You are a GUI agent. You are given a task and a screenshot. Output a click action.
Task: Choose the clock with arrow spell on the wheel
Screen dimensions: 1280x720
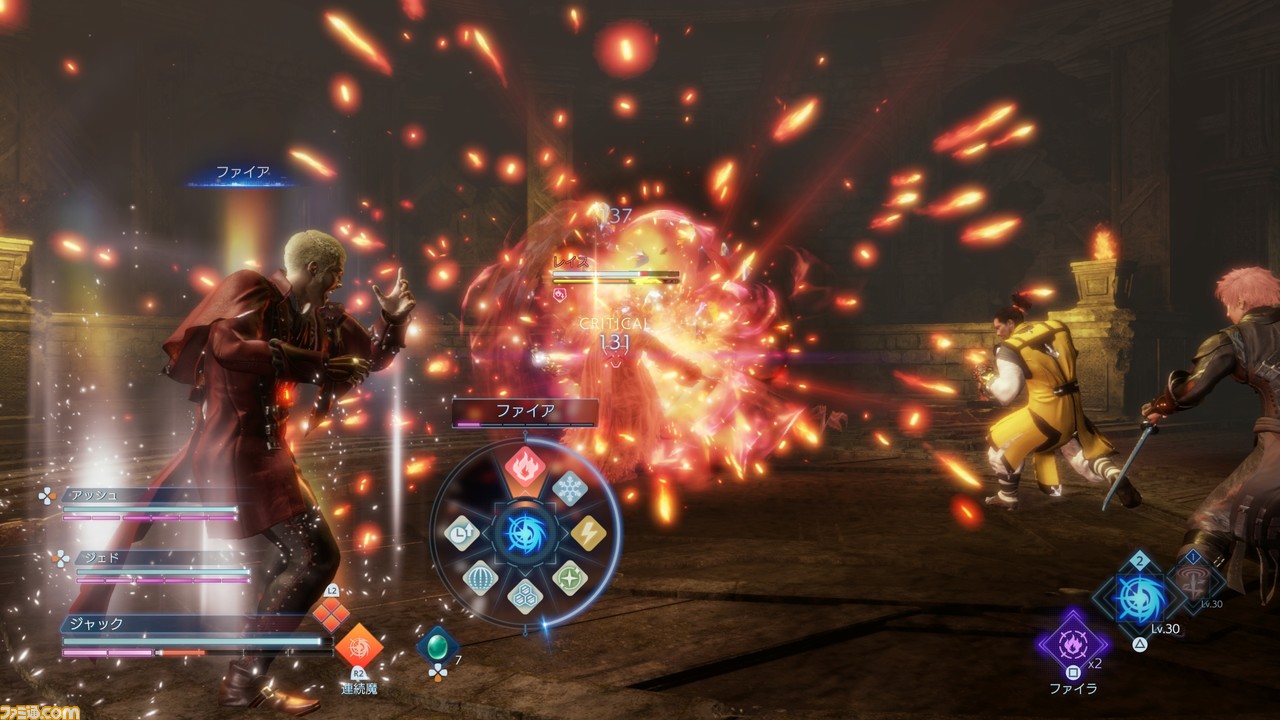point(462,534)
